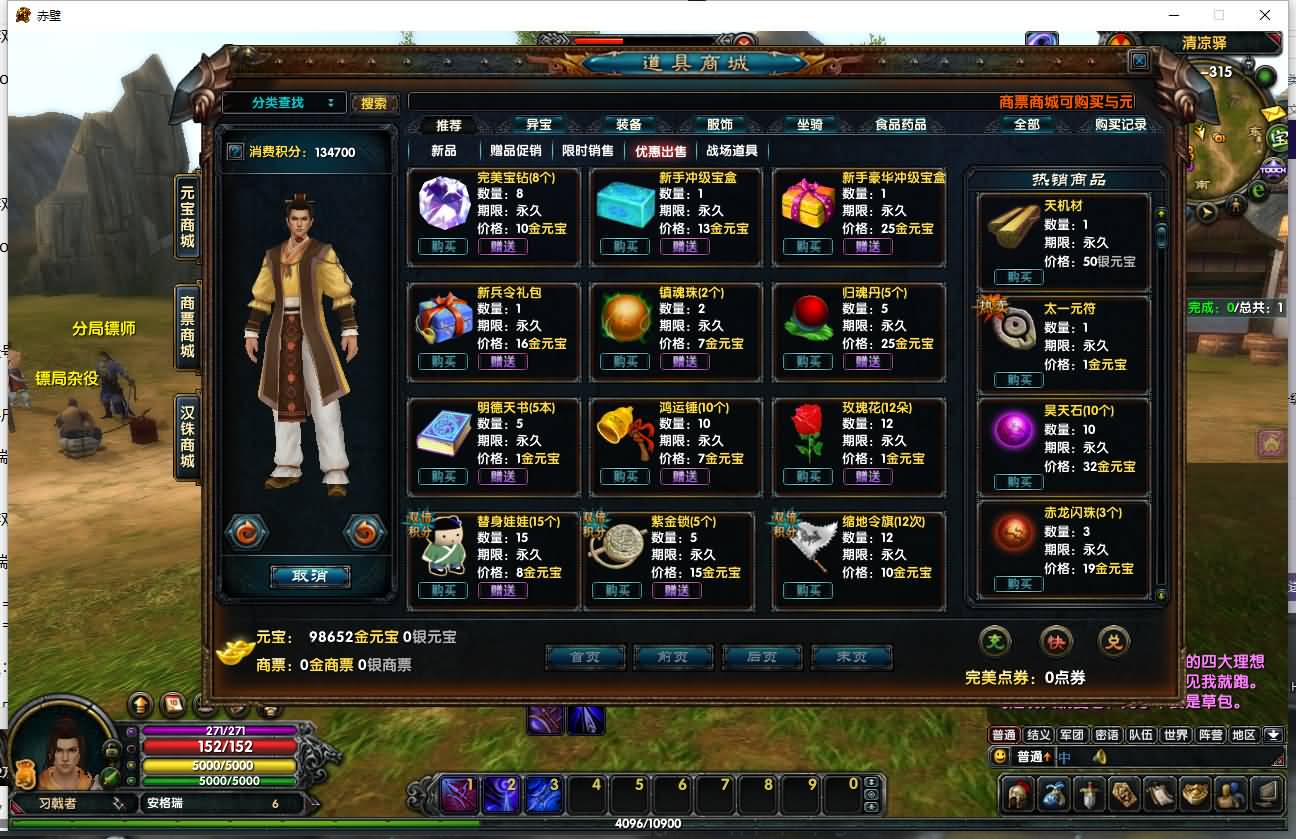The width and height of the screenshot is (1296, 839).
Task: Gift the 新手冲级宝盒 item
Action: coord(685,247)
